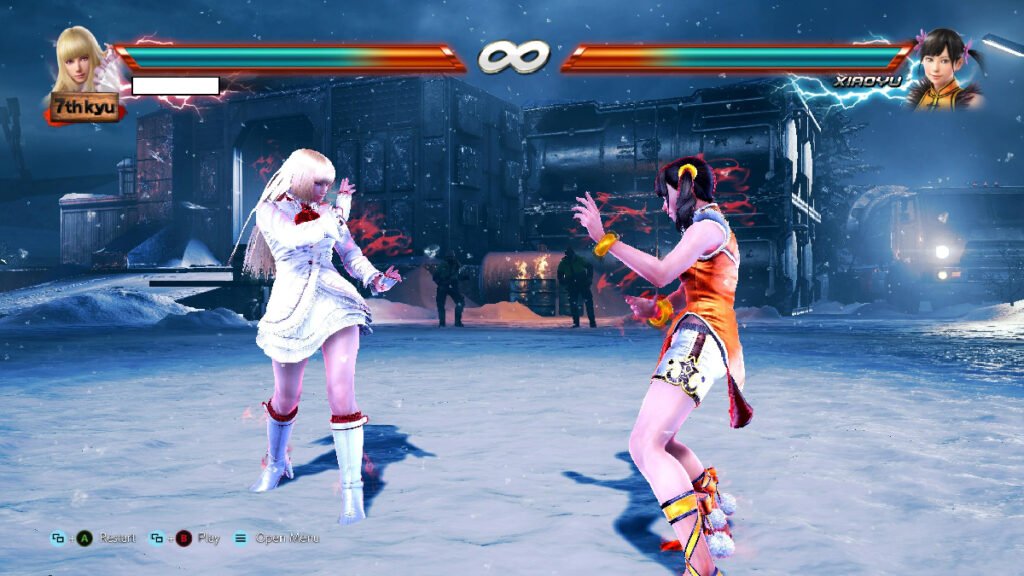
Task: Click the 7th kyu rank badge
Action: click(x=84, y=107)
